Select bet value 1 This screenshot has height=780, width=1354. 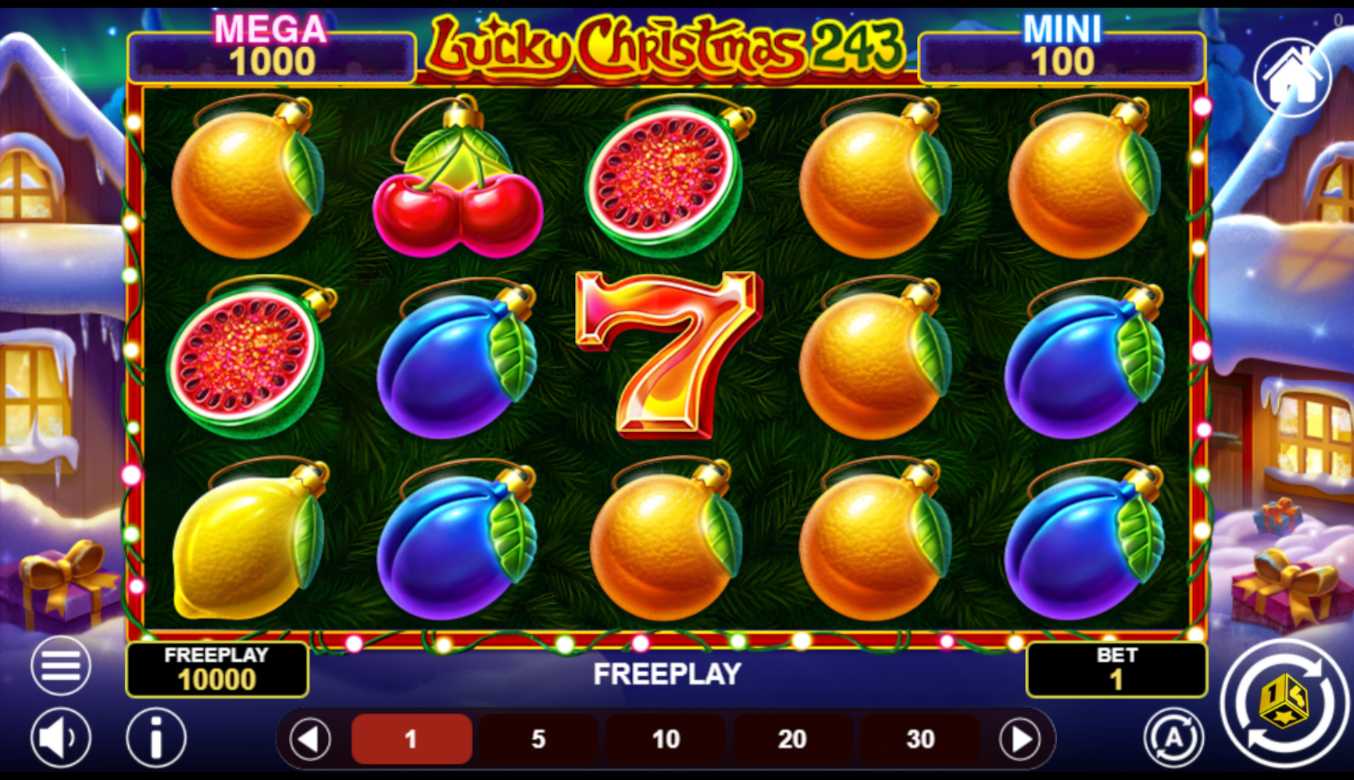point(411,739)
